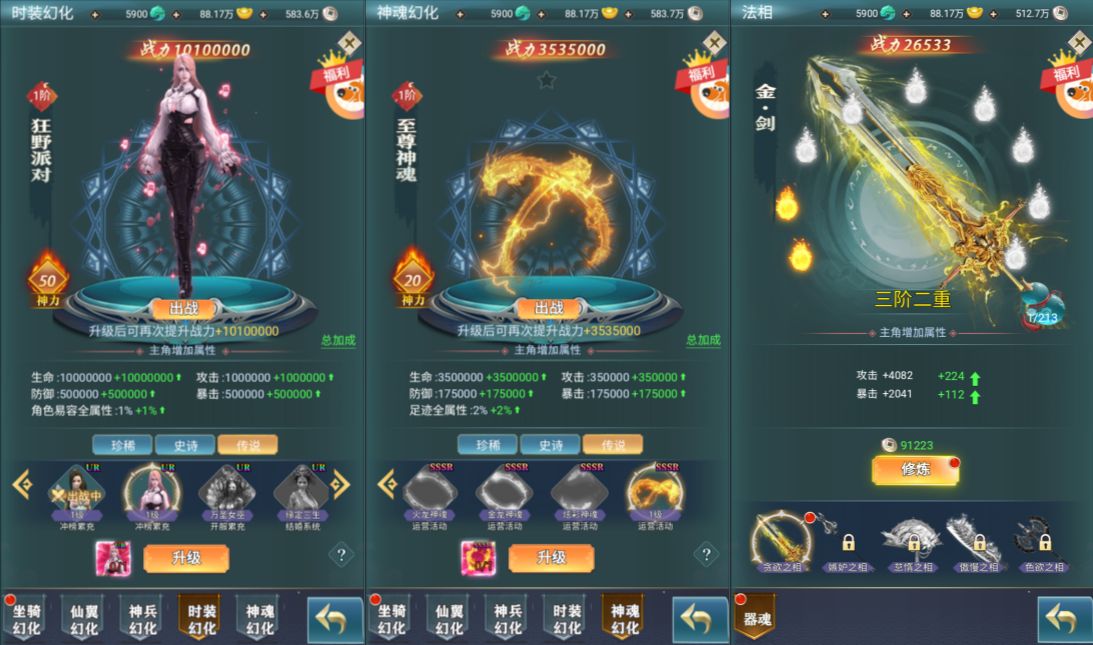Click 修炼 button in 法相 panel
This screenshot has height=645, width=1093.
click(915, 469)
